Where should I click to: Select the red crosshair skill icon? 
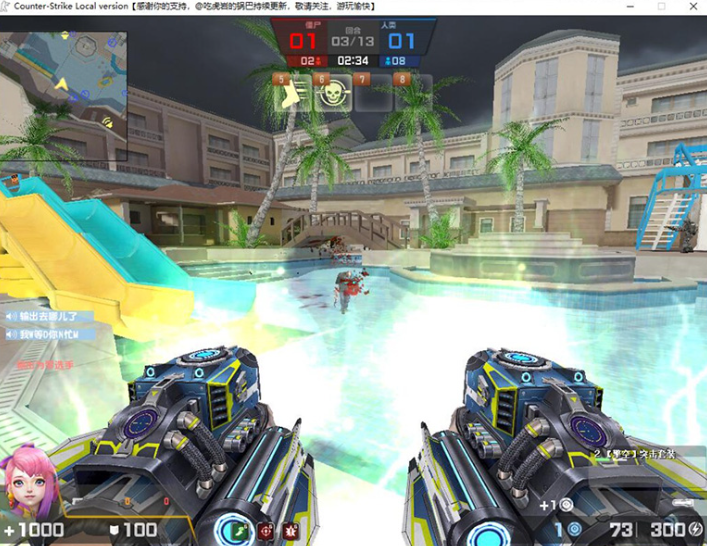coord(265,529)
